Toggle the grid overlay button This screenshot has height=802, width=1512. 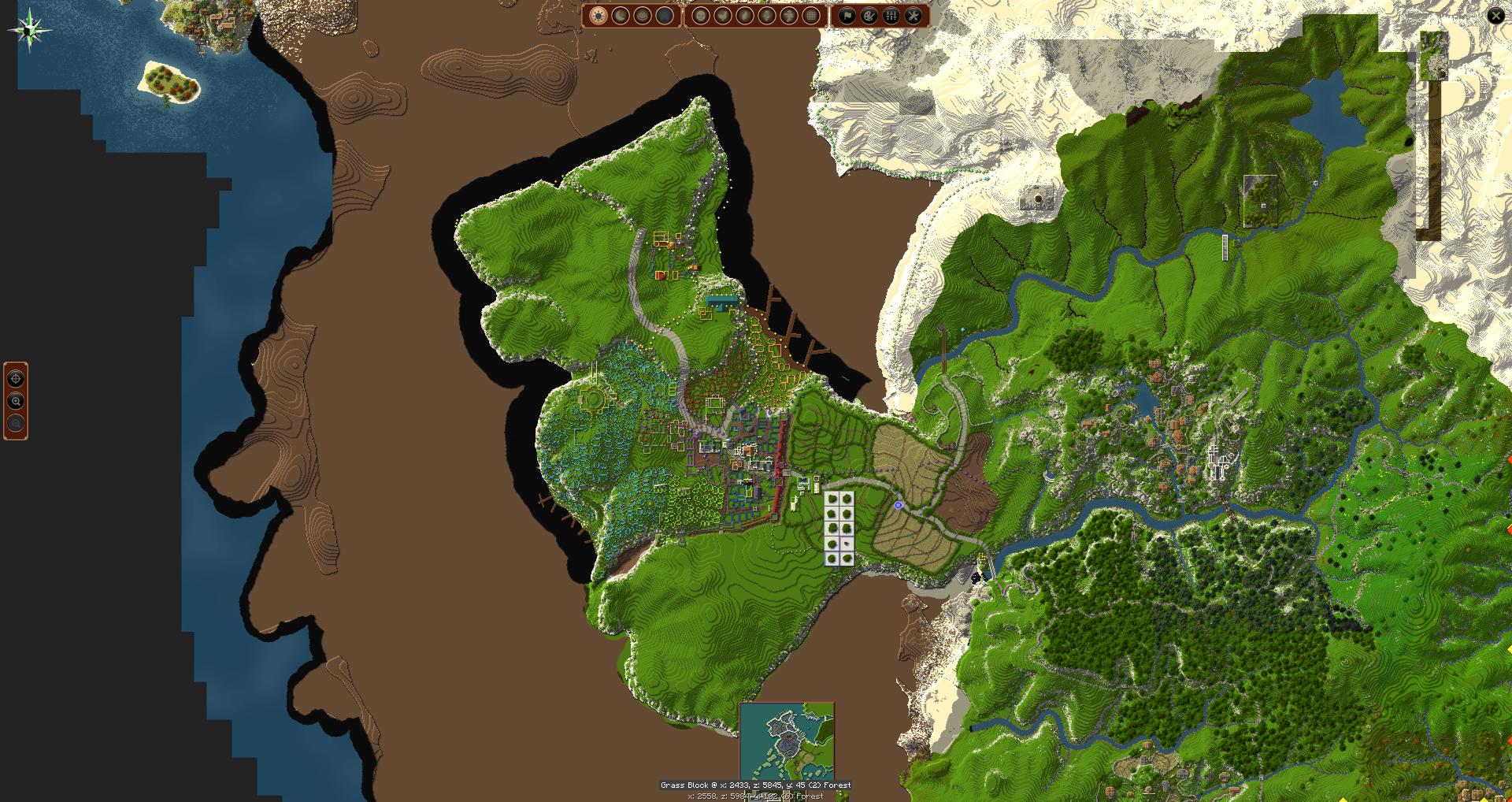point(811,16)
